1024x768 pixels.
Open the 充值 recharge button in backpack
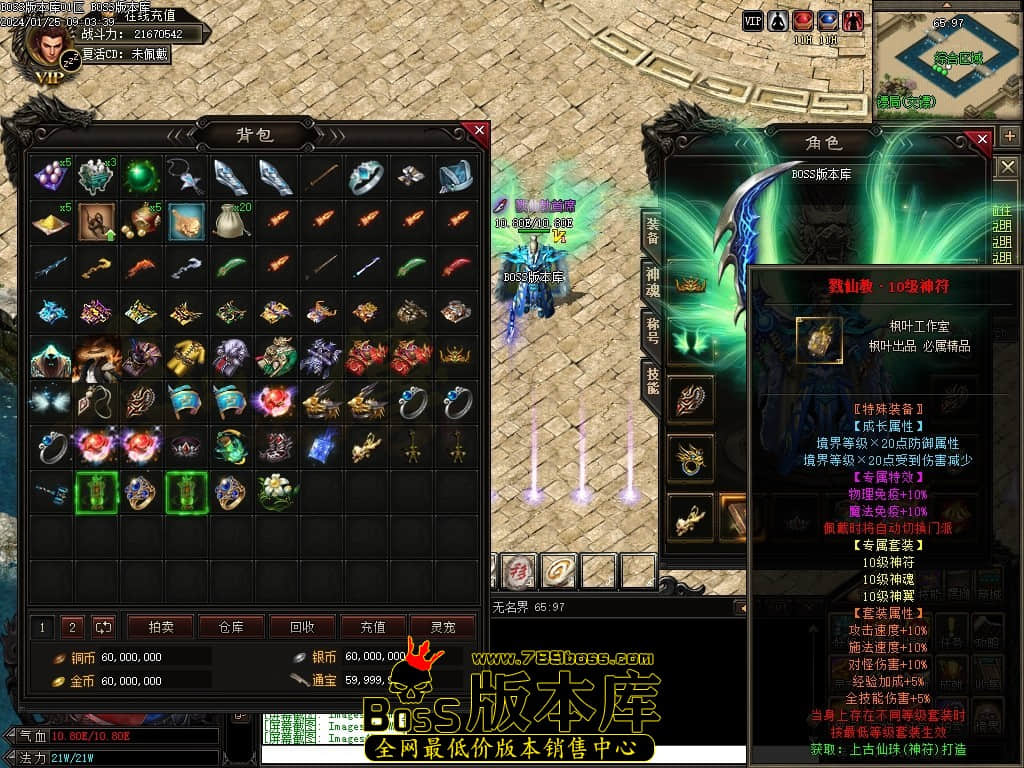(x=372, y=627)
